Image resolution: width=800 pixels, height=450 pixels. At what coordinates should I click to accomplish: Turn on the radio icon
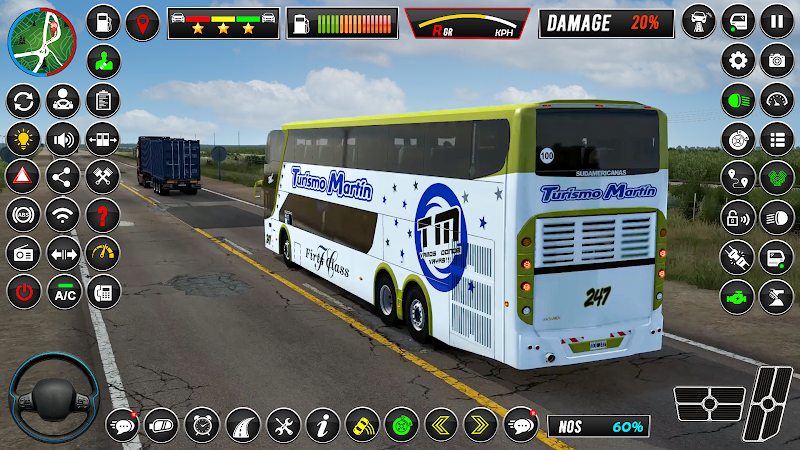point(22,254)
